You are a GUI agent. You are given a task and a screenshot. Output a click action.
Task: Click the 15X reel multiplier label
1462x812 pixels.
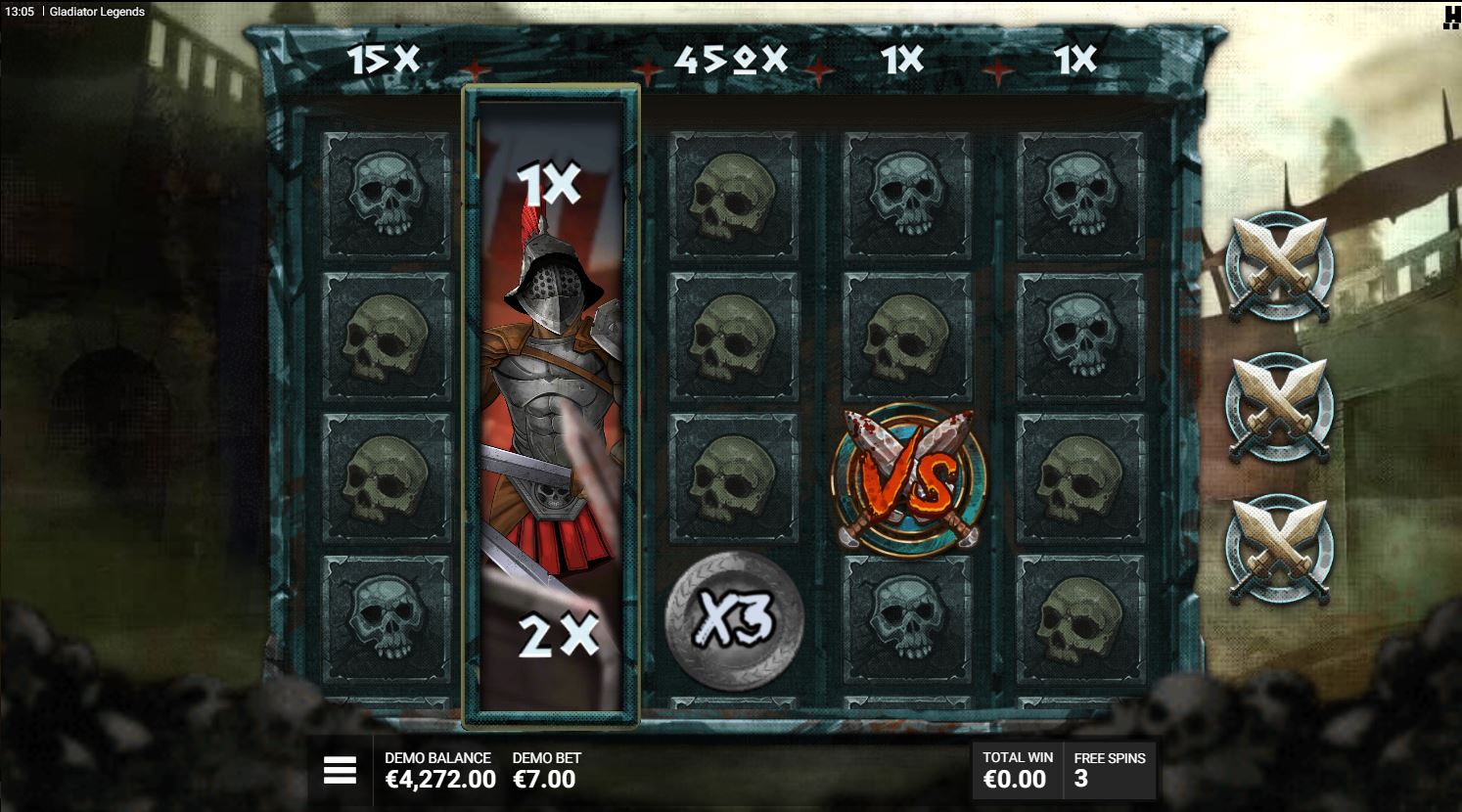pos(383,59)
